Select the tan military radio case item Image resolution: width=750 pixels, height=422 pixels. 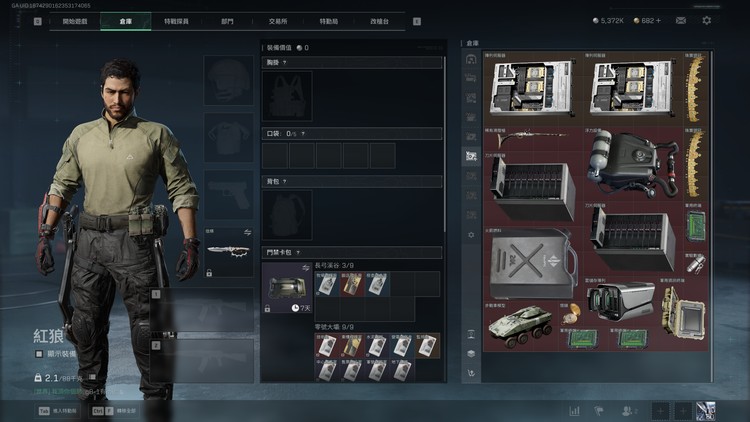click(x=685, y=315)
